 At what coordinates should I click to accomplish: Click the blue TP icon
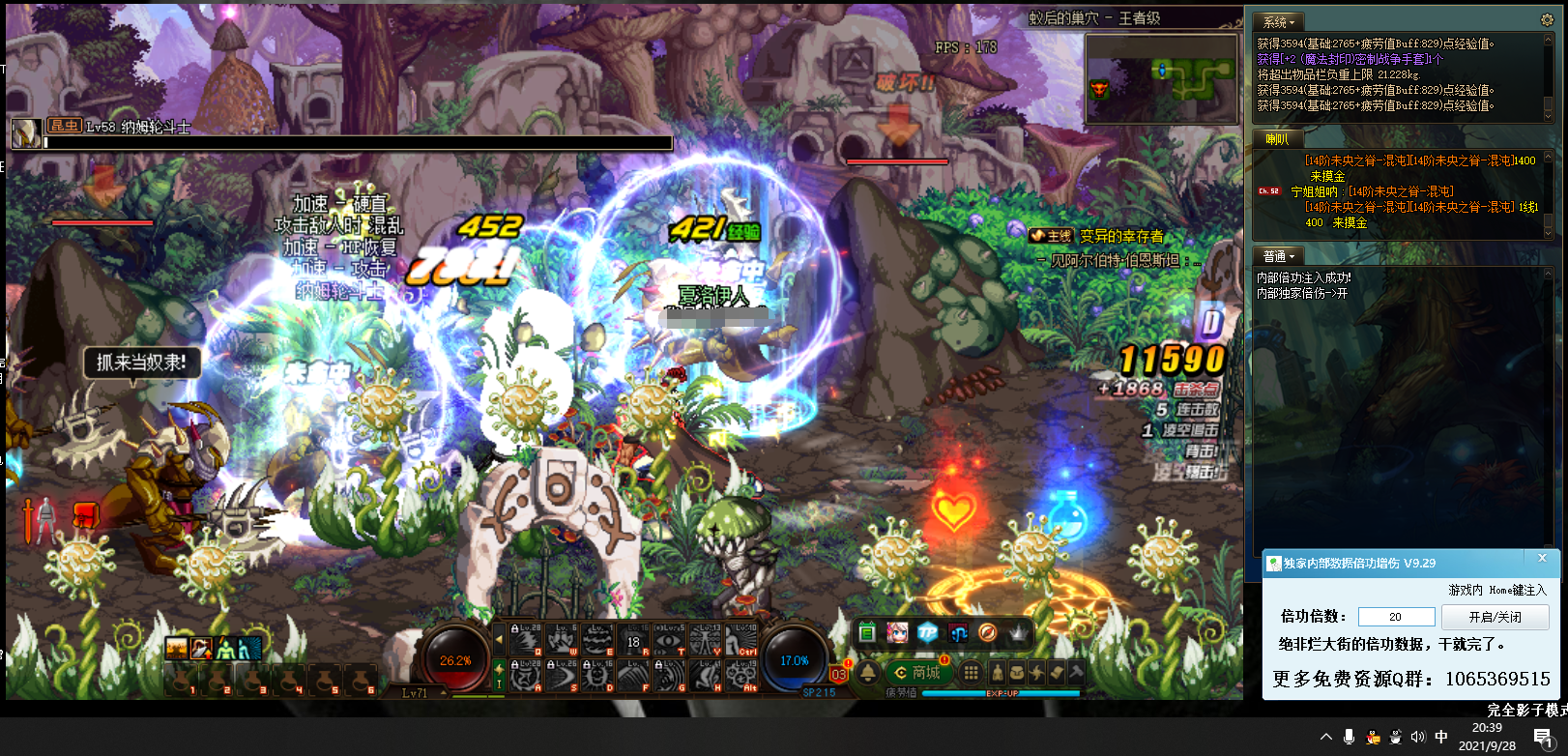[928, 633]
